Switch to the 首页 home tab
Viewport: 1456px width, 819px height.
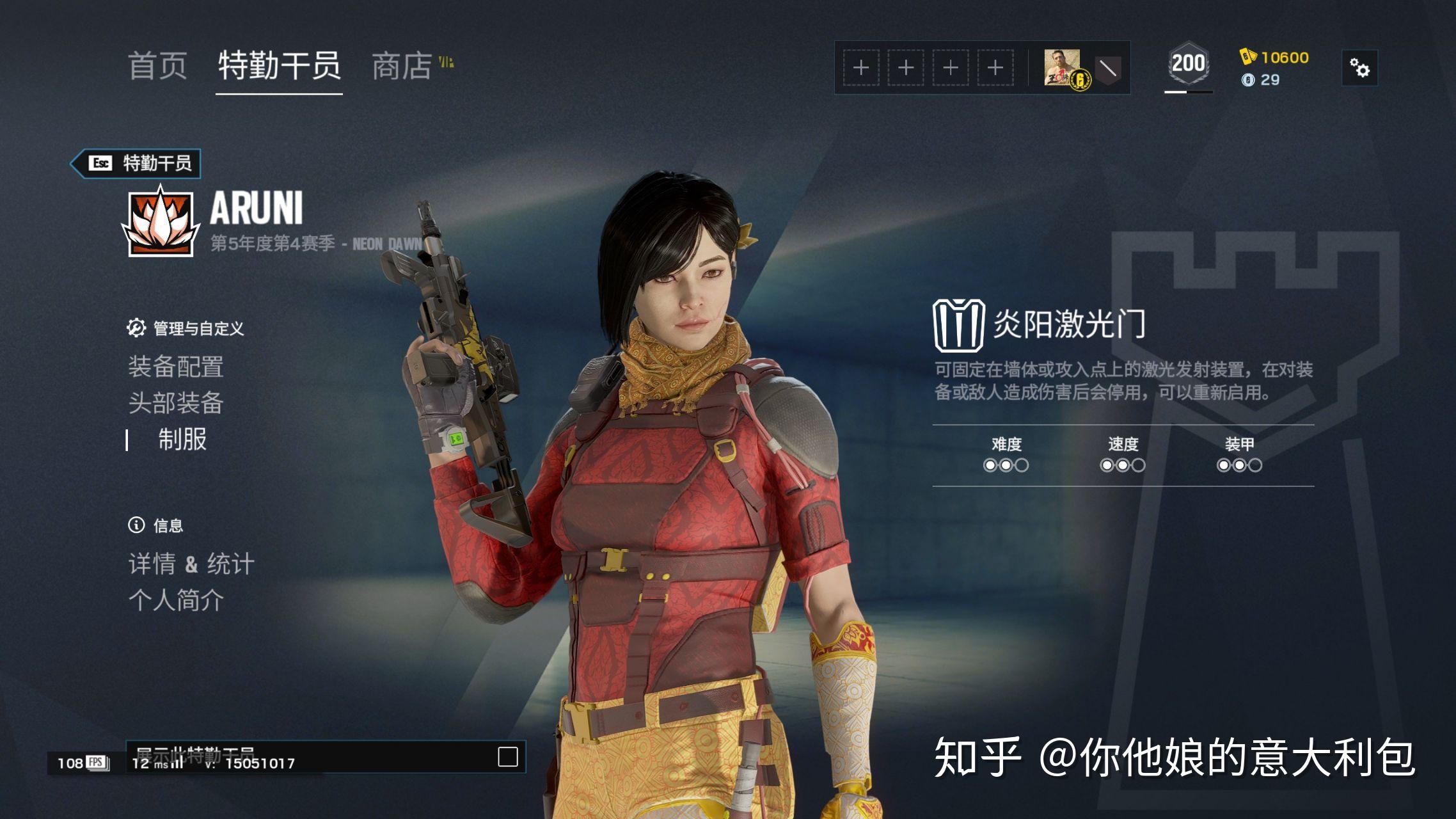tap(157, 66)
